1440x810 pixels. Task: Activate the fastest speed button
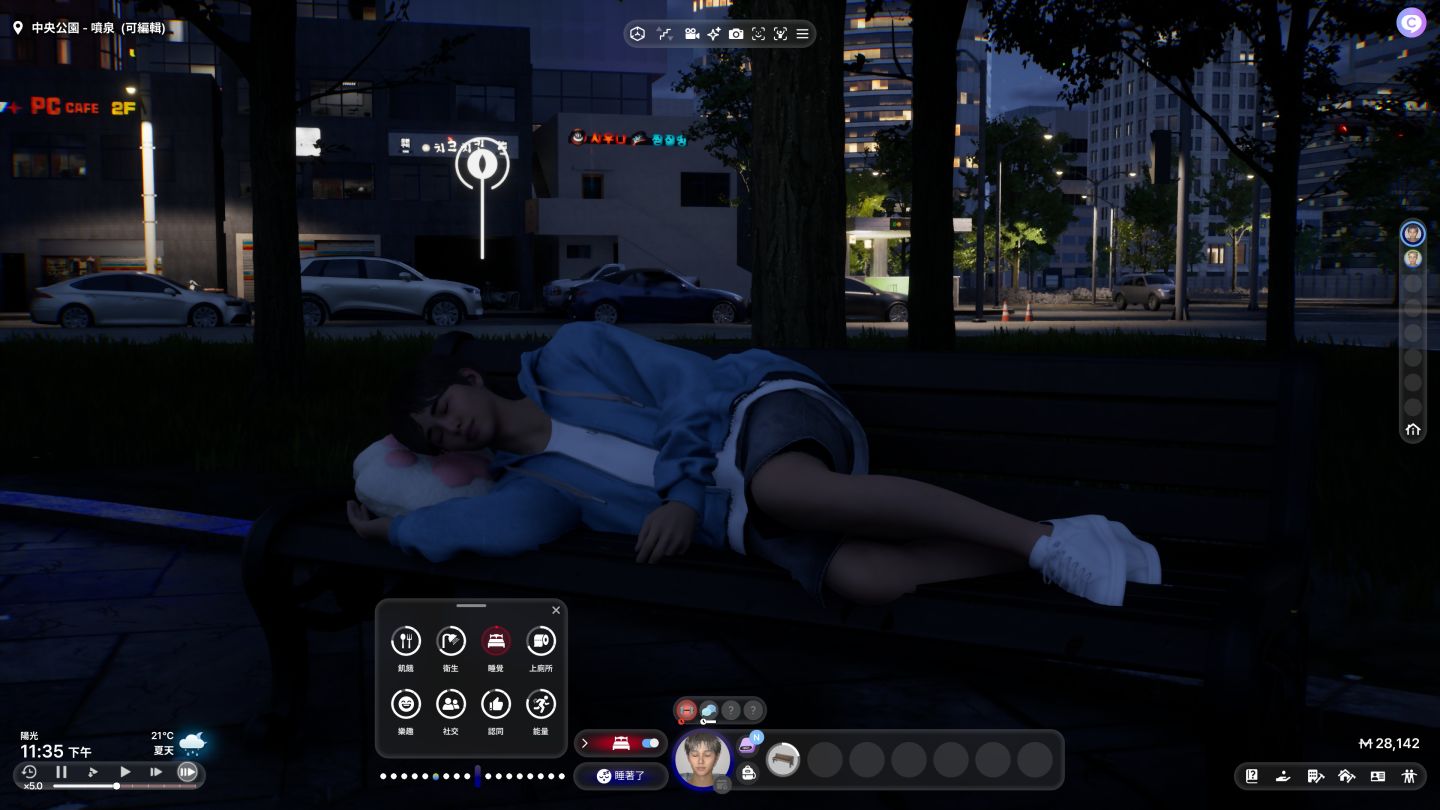[x=187, y=772]
